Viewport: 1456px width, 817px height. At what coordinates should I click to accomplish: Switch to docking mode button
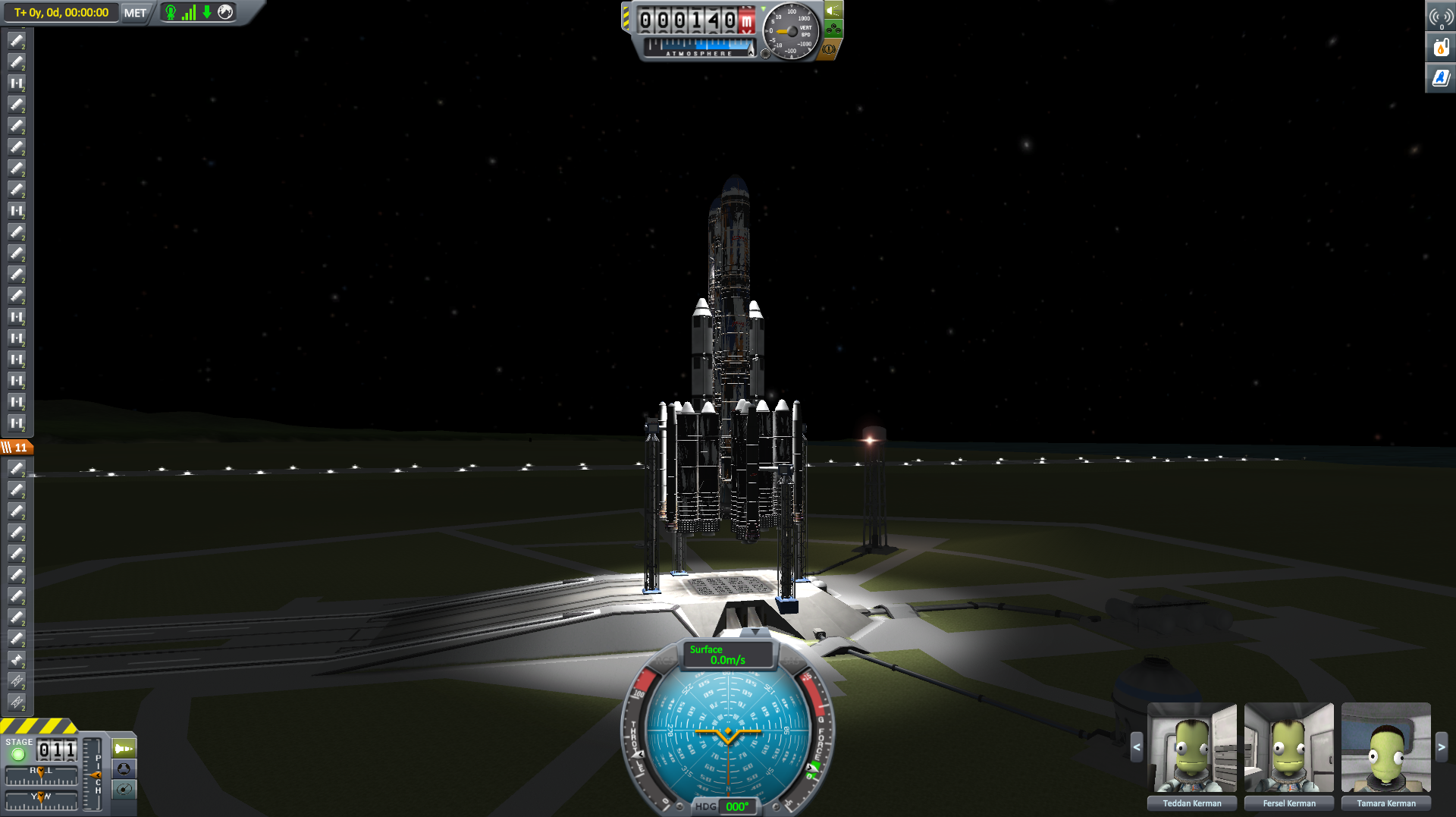[x=124, y=768]
